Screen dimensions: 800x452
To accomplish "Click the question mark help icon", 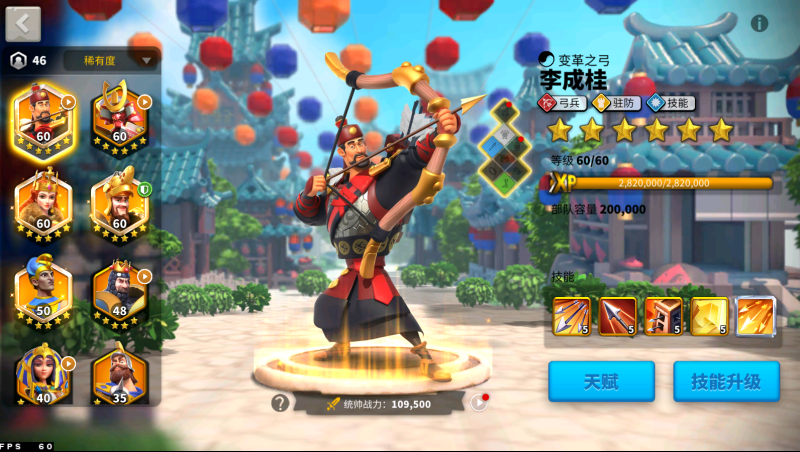I will [280, 403].
